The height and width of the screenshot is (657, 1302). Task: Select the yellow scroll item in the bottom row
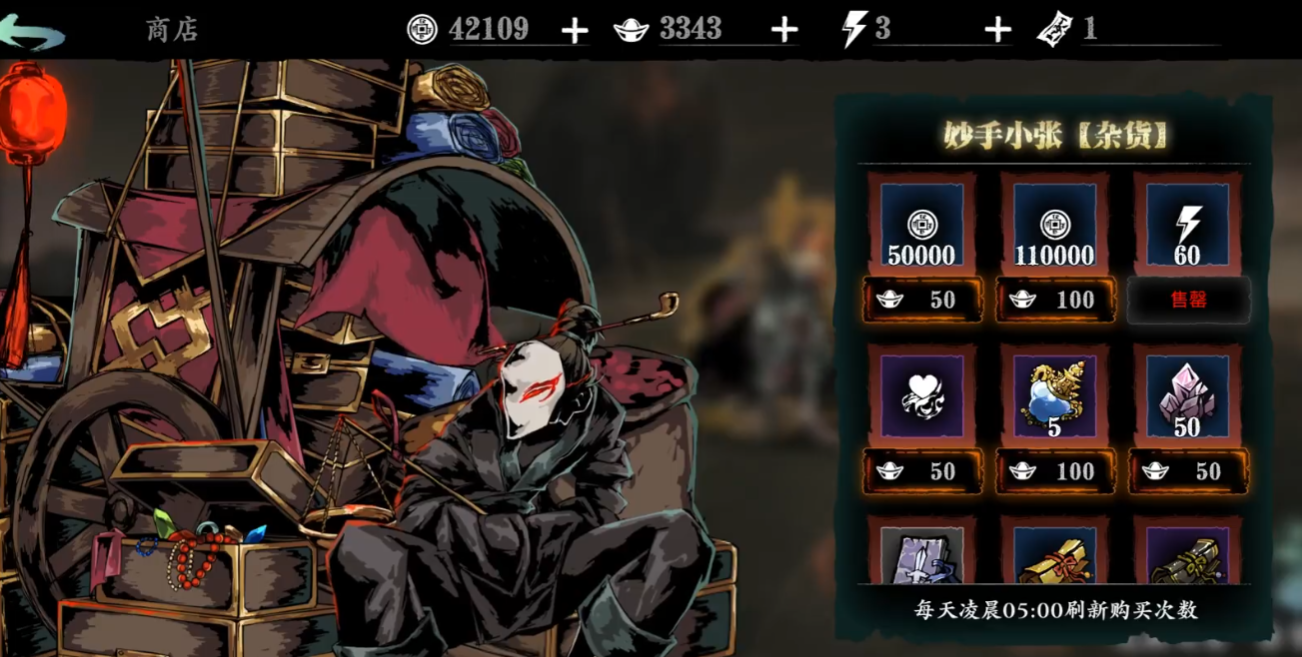coord(1054,555)
